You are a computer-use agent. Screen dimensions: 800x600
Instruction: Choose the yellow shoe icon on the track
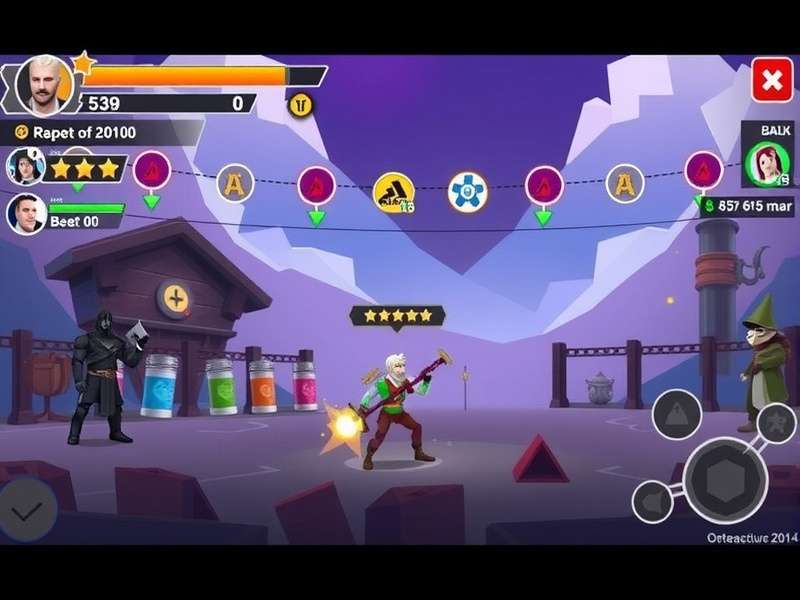pyautogui.click(x=393, y=193)
